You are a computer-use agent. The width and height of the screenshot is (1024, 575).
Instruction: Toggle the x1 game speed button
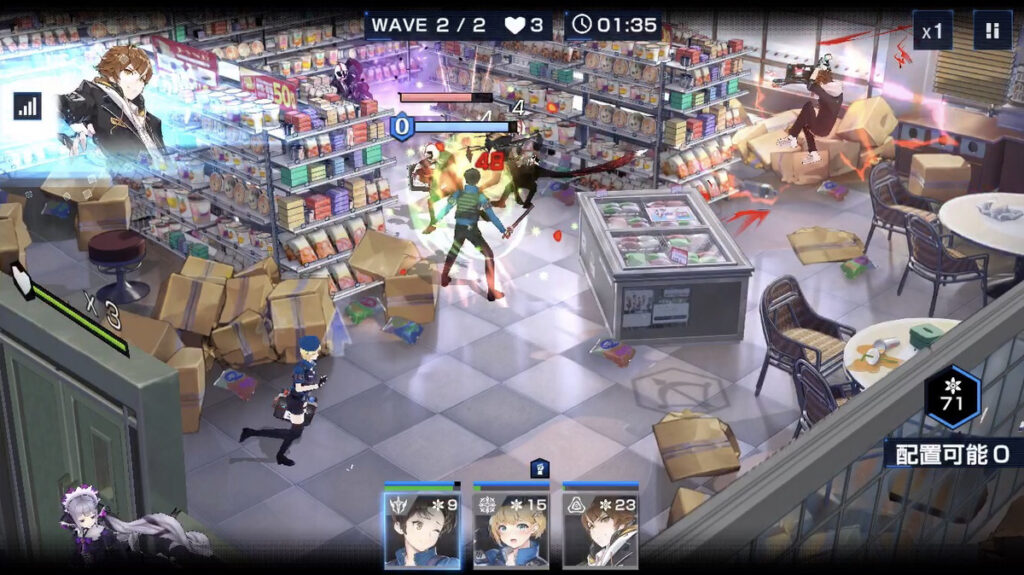click(932, 31)
